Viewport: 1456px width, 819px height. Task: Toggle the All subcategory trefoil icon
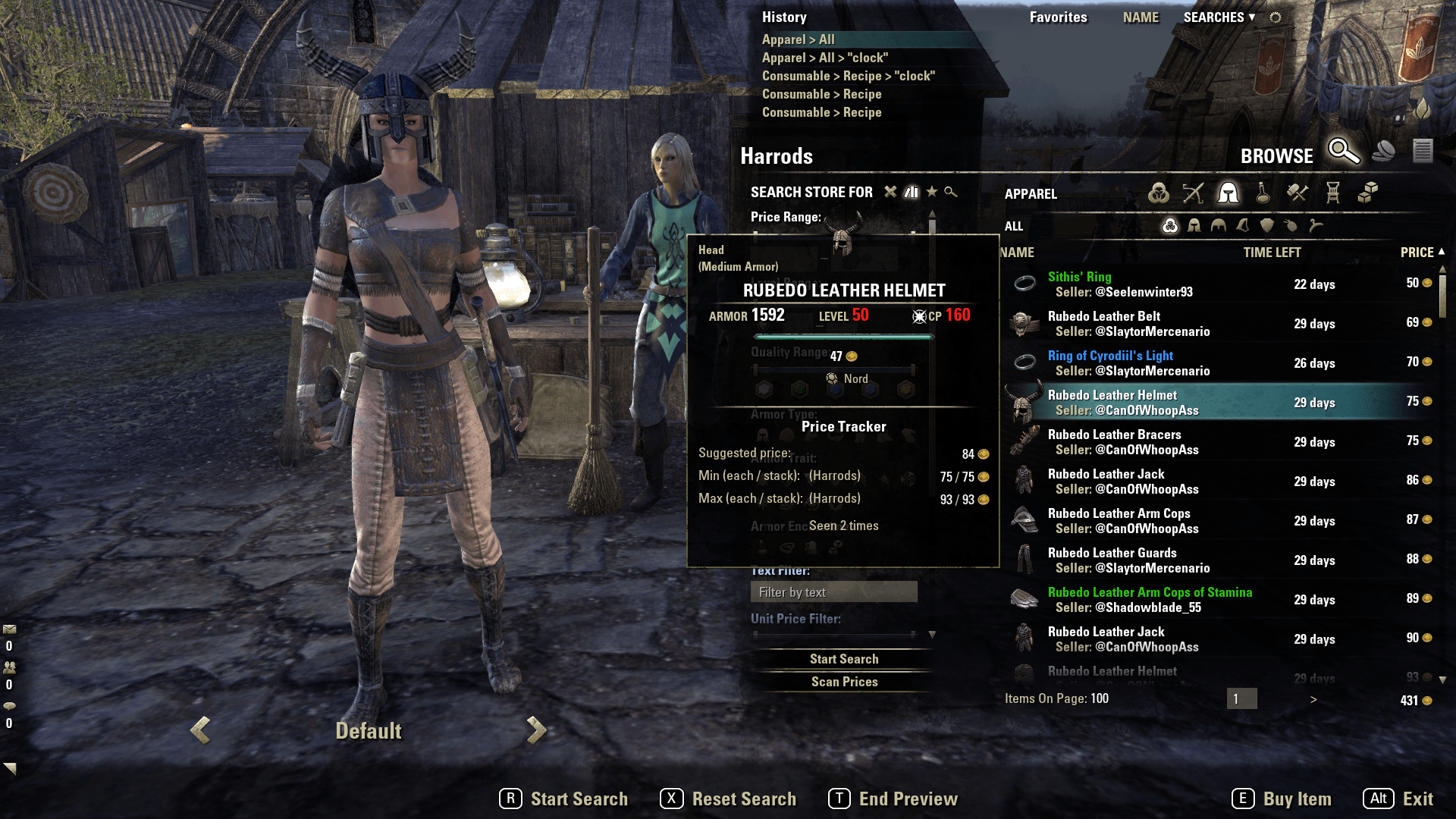pyautogui.click(x=1171, y=226)
